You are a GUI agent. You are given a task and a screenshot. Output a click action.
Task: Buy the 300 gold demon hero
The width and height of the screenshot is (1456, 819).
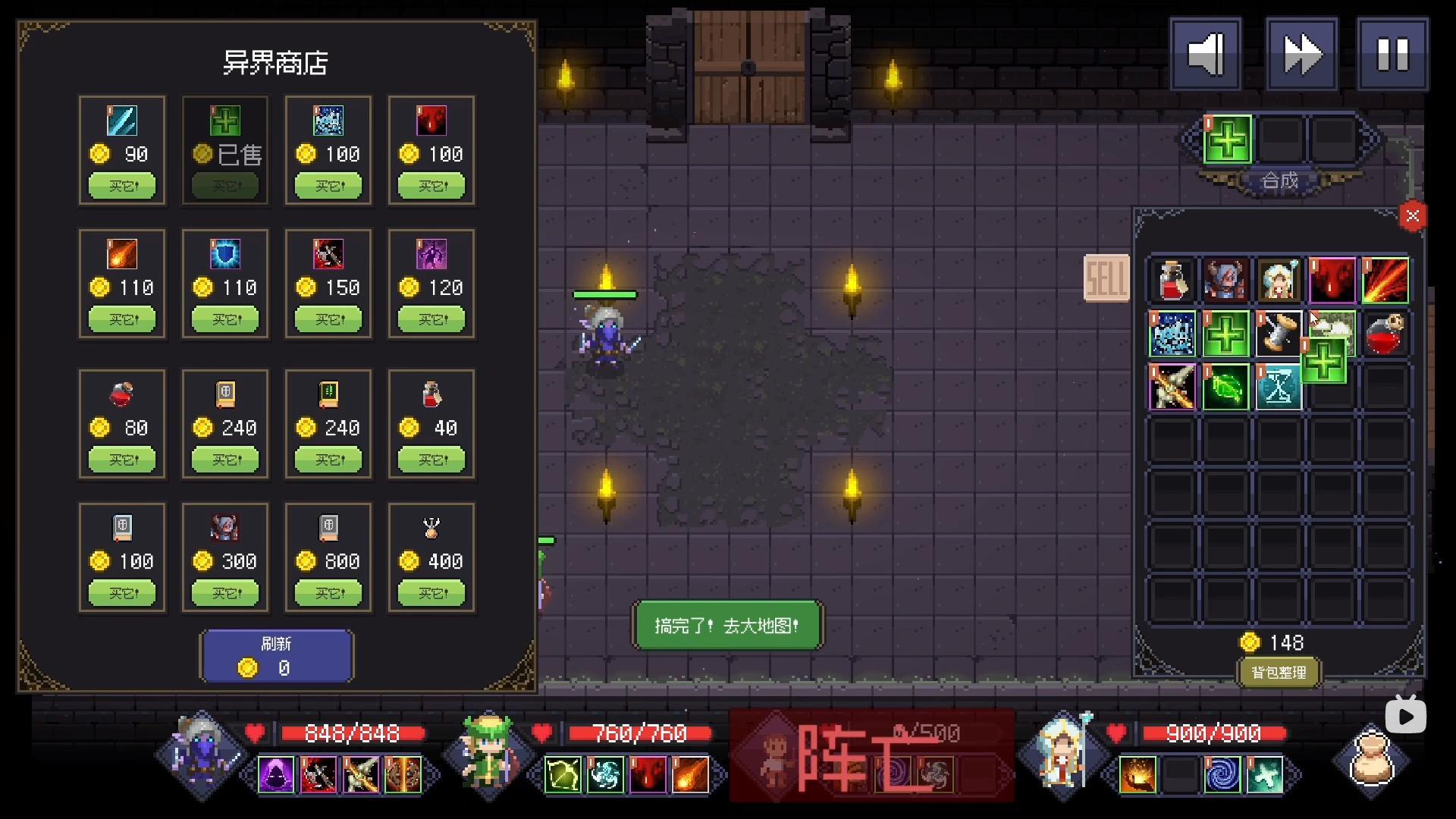coord(225,593)
